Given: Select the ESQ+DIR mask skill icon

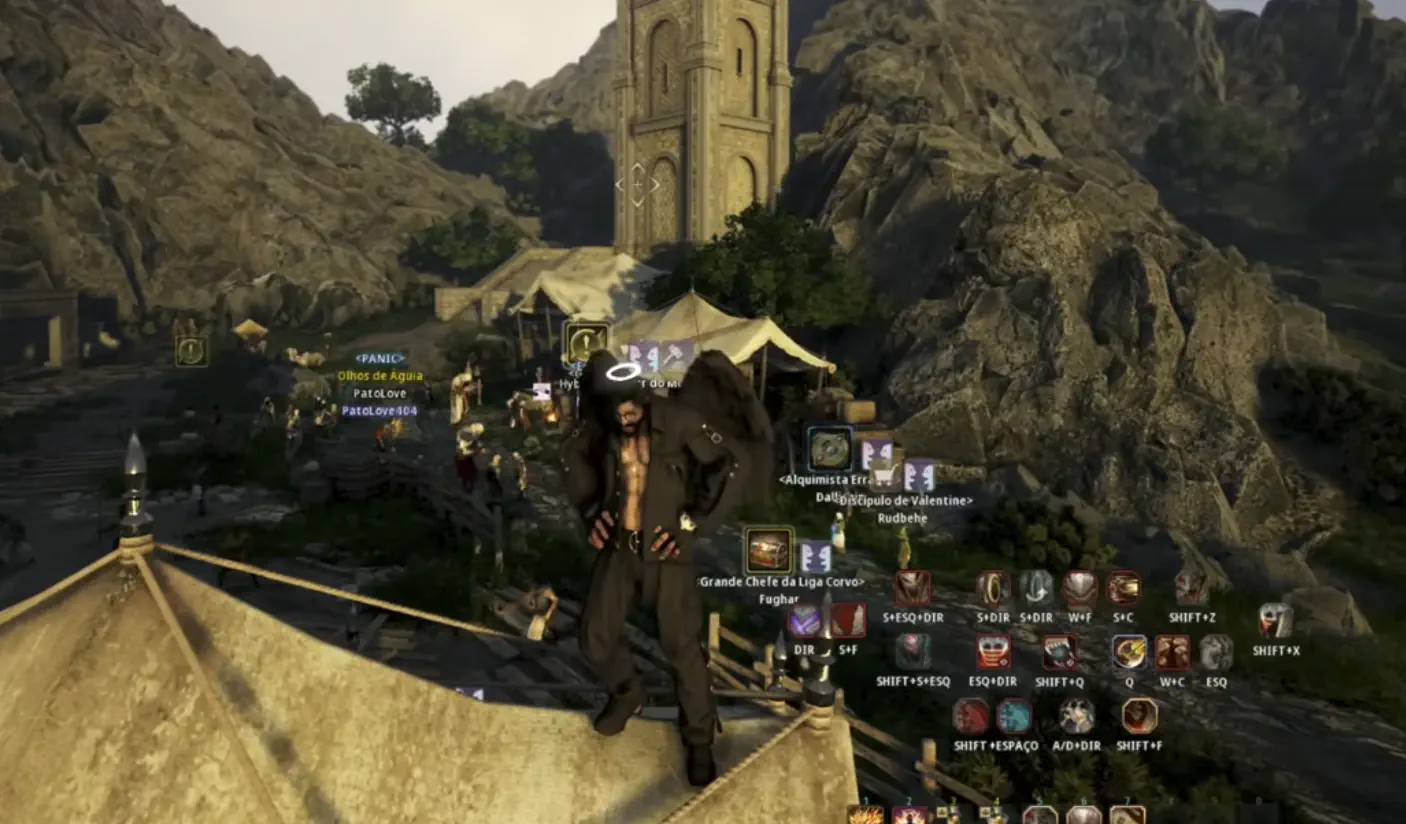Looking at the screenshot, I should 993,654.
